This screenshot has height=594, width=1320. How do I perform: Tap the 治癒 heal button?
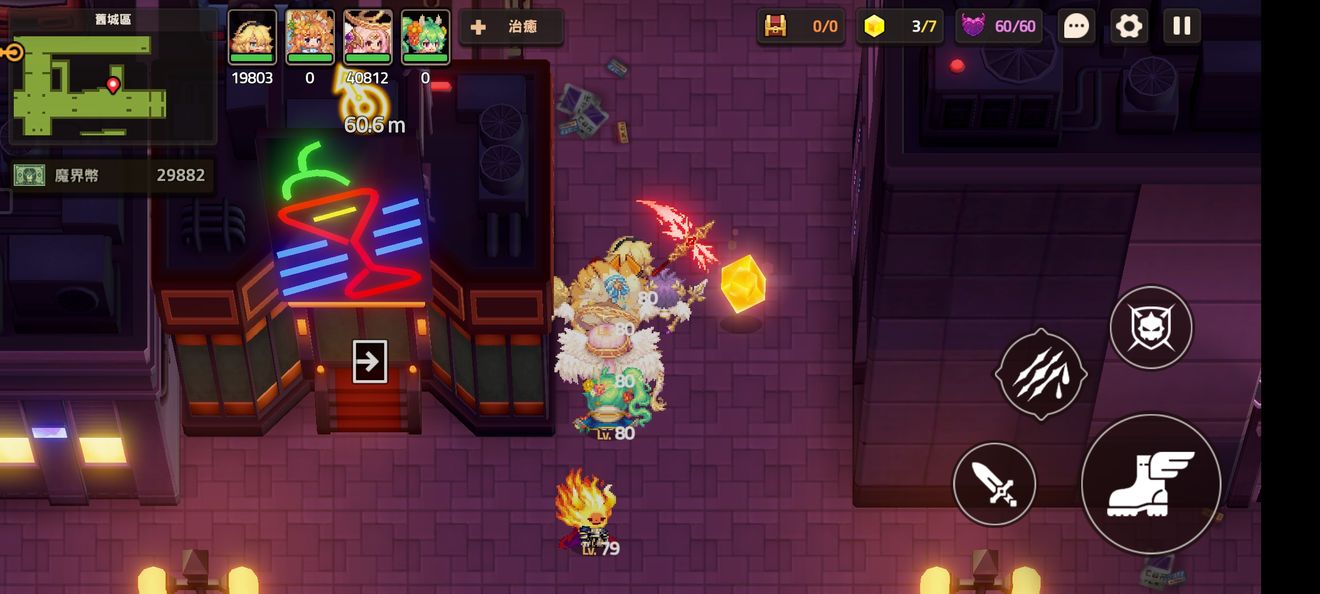pyautogui.click(x=511, y=27)
